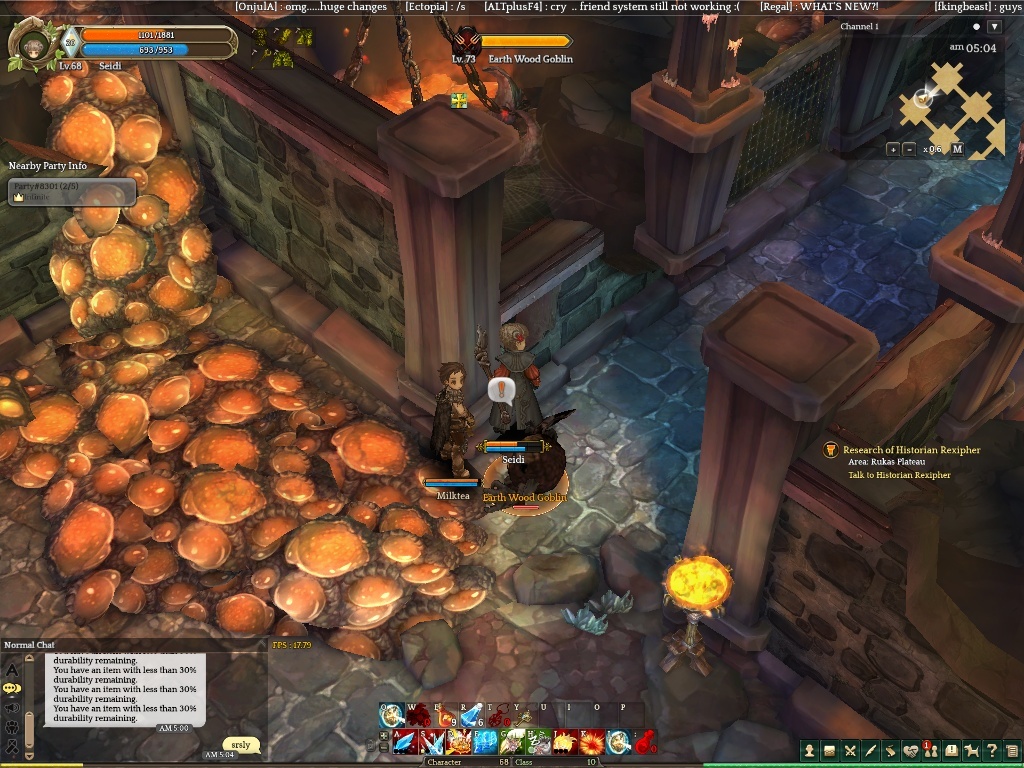Image resolution: width=1024 pixels, height=768 pixels.
Task: Open the channel dropdown arrow
Action: click(993, 27)
